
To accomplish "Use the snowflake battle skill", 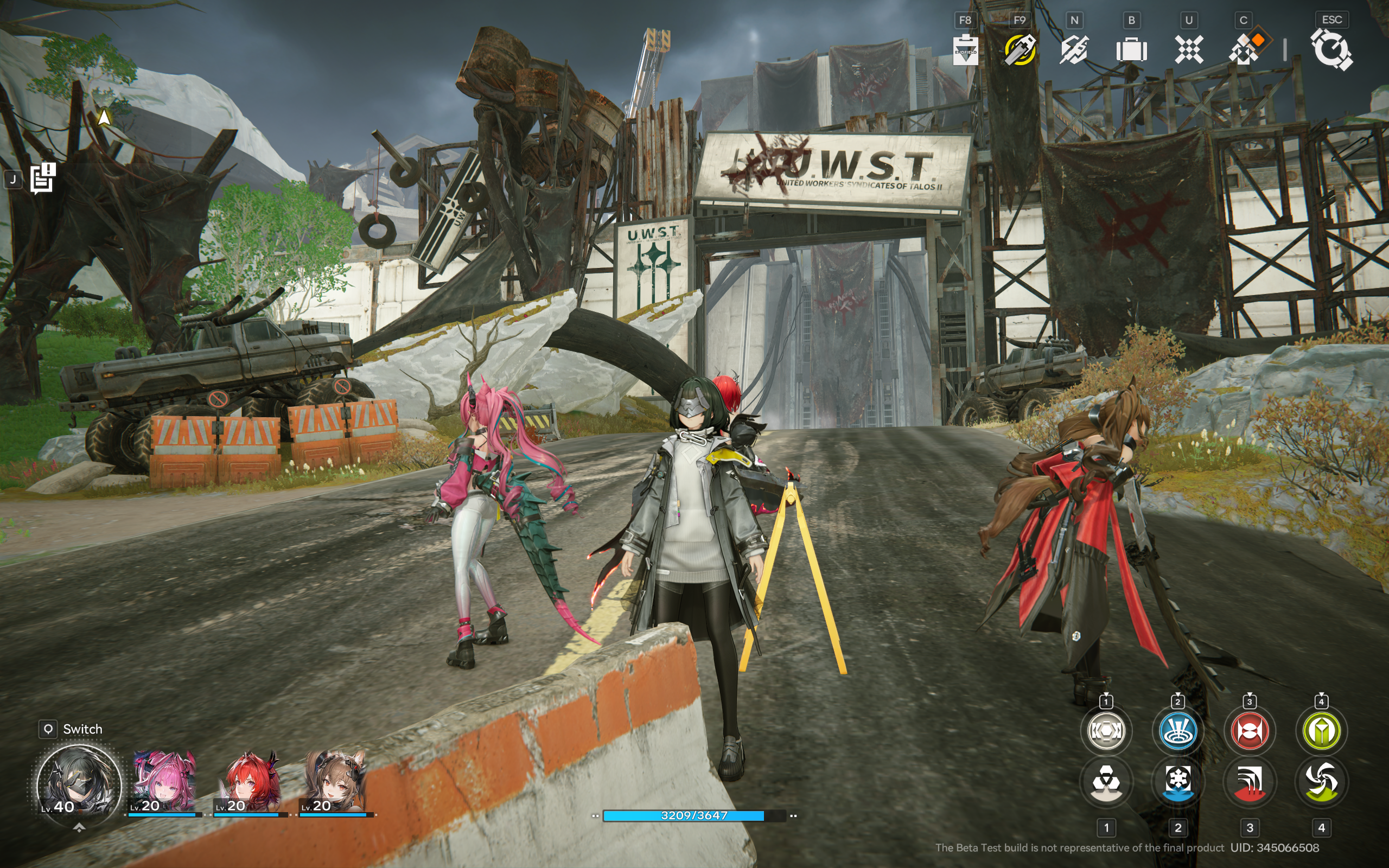I will click(x=1178, y=781).
